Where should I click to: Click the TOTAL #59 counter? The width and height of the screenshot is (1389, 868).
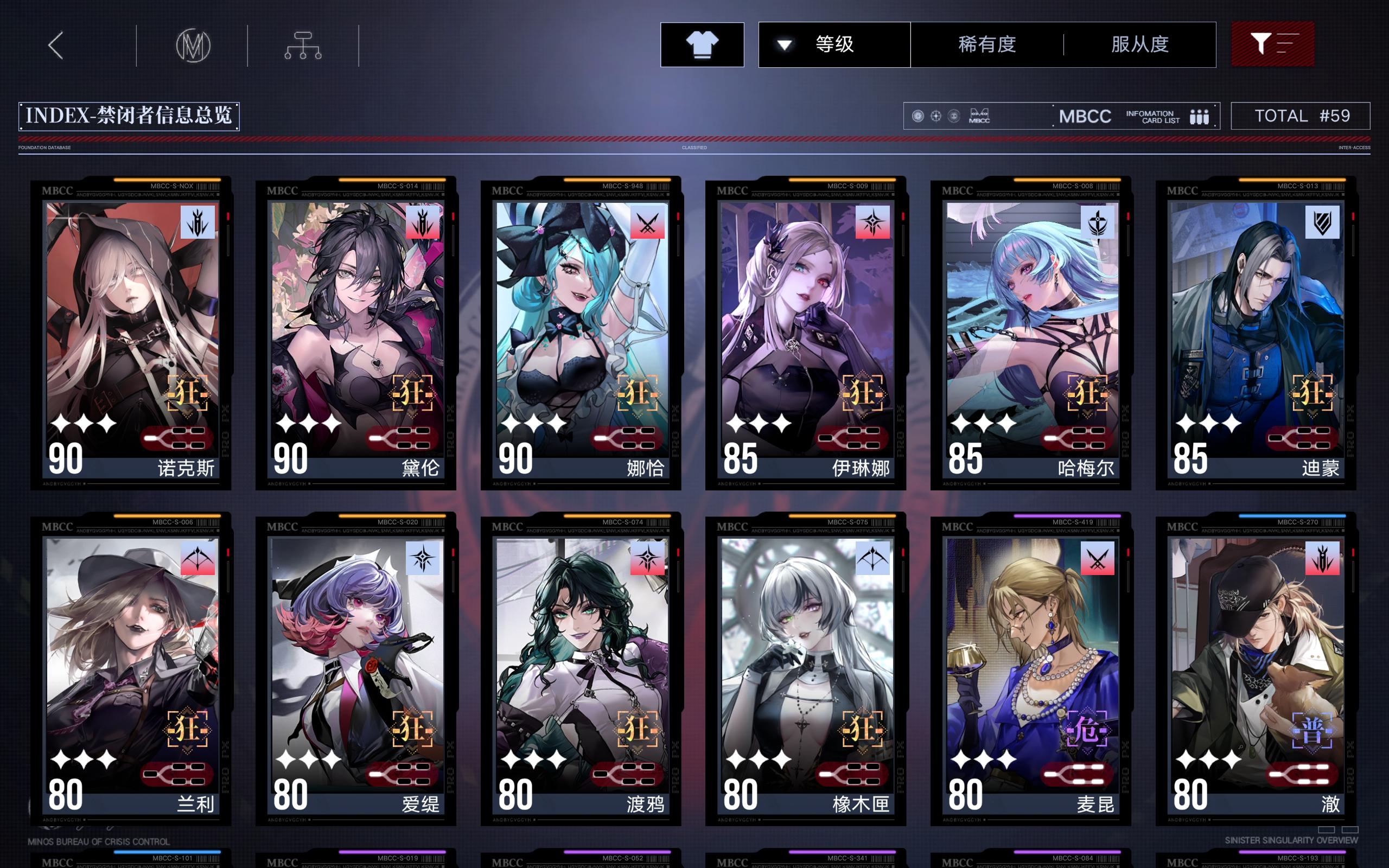[x=1300, y=116]
